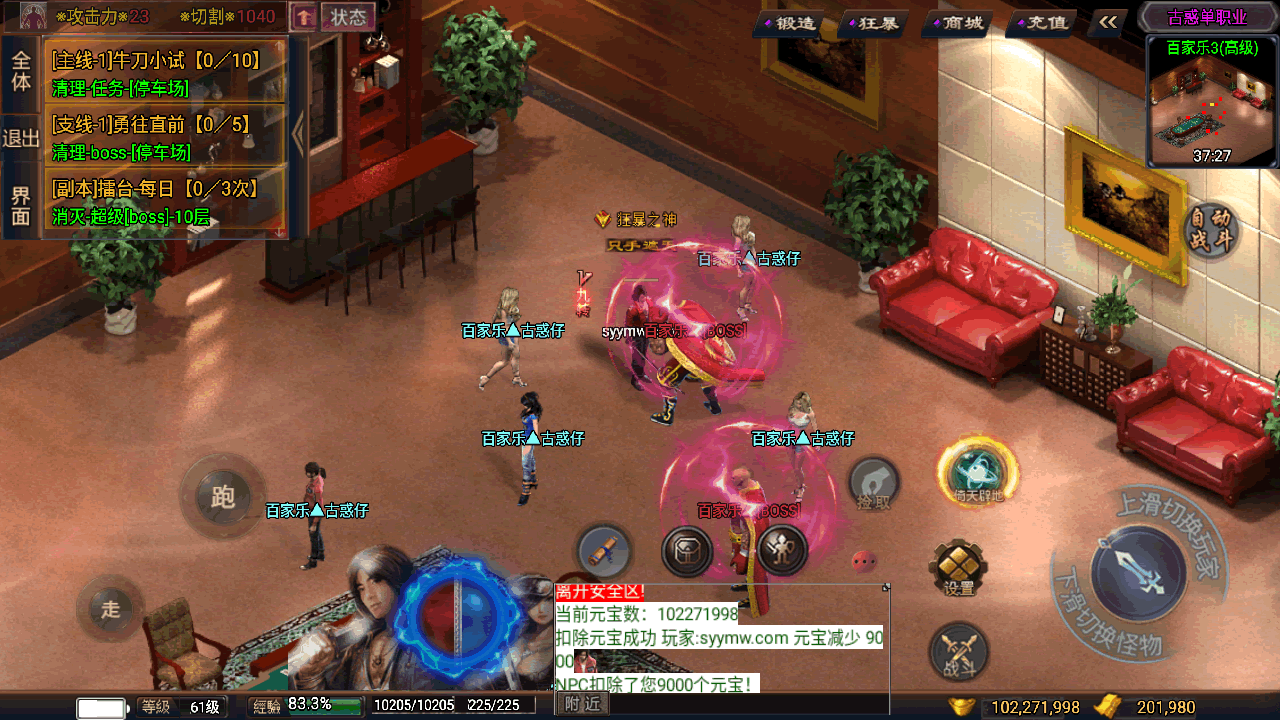Switch to the 全体 tab
The height and width of the screenshot is (720, 1280).
[x=21, y=70]
